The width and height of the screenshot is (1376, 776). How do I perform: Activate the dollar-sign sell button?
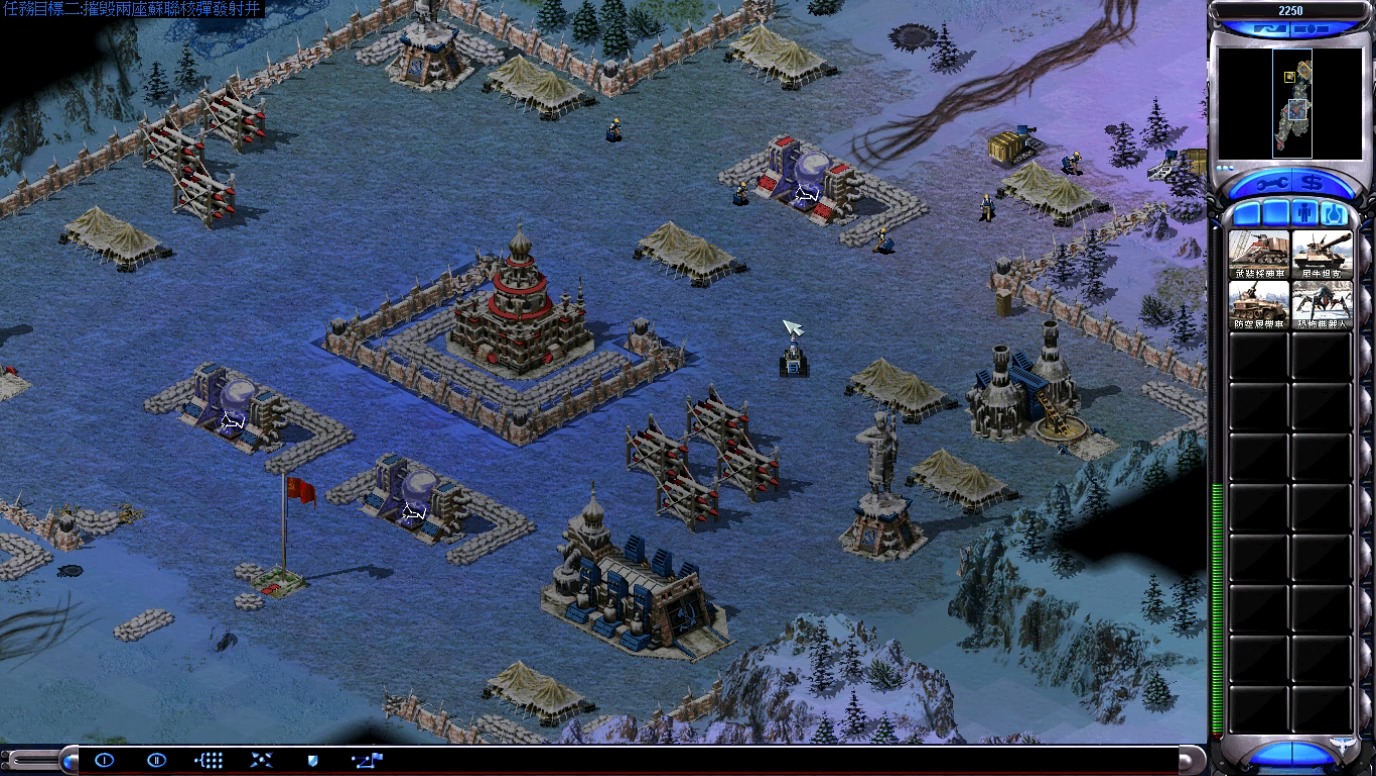(1312, 184)
